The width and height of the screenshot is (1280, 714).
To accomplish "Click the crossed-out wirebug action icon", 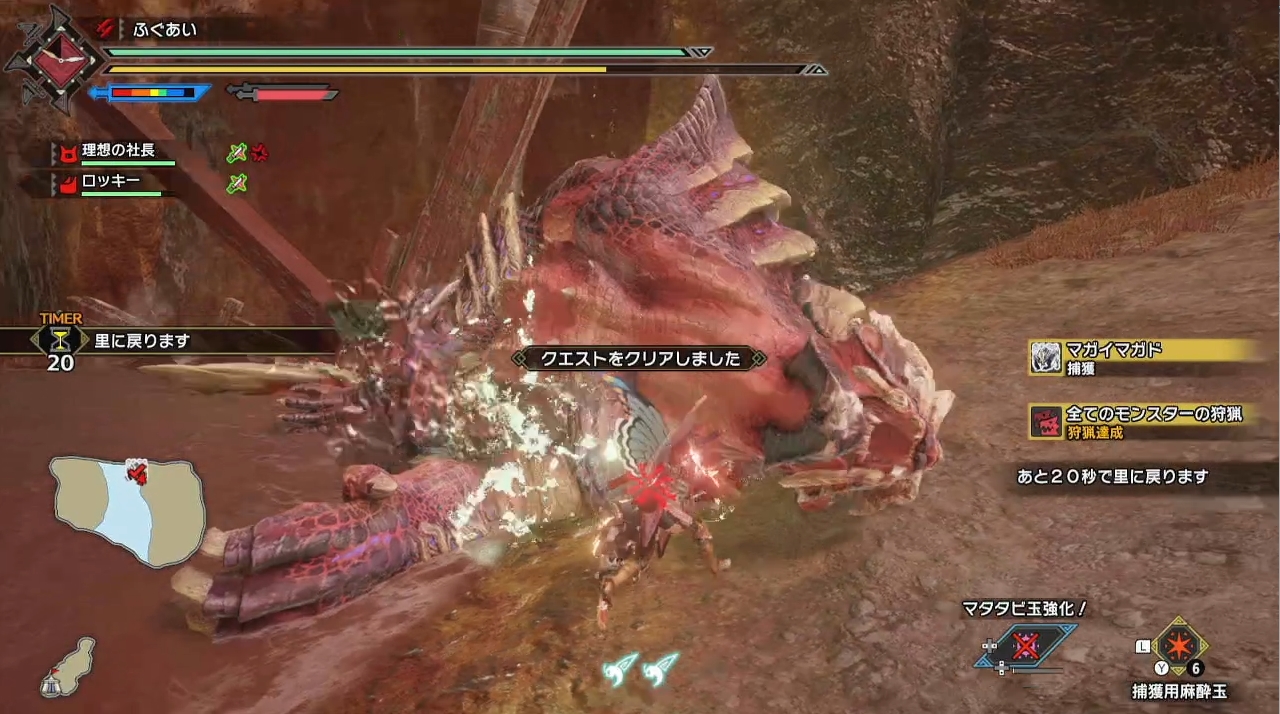I will coord(1025,646).
